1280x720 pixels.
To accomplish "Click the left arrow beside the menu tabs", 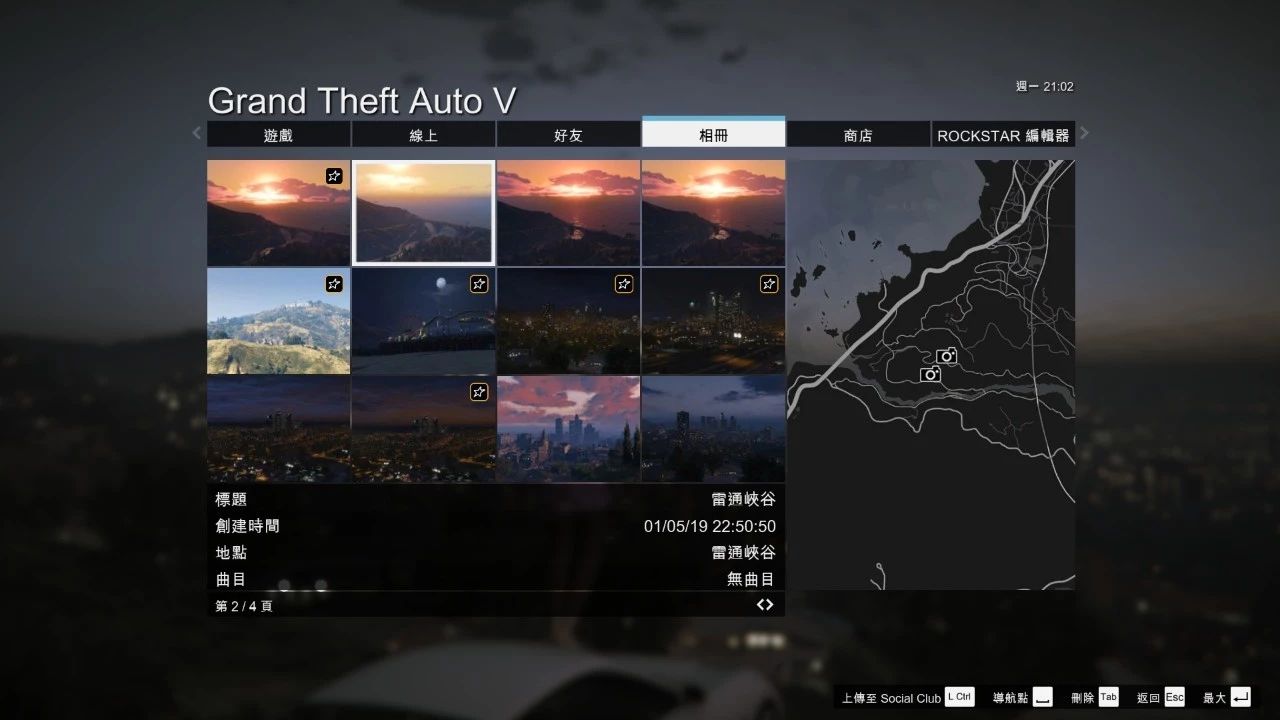I will point(197,133).
